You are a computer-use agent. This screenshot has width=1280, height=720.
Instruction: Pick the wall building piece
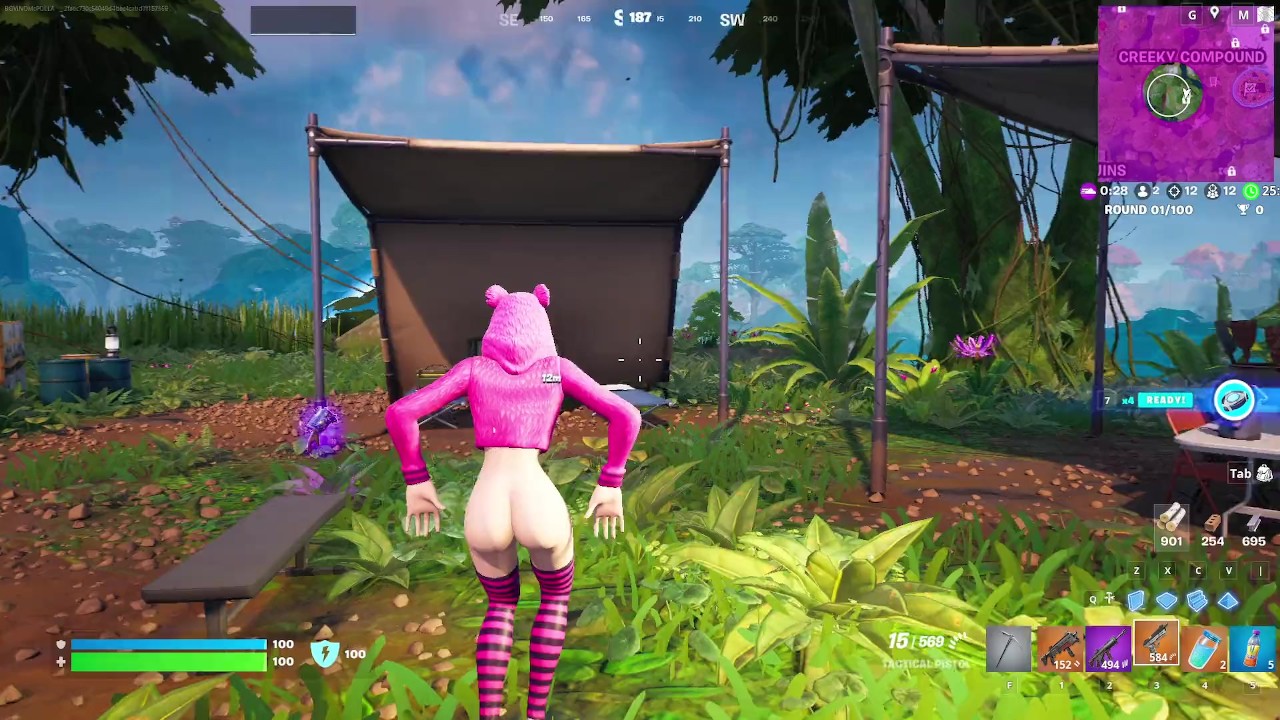[x=1136, y=600]
